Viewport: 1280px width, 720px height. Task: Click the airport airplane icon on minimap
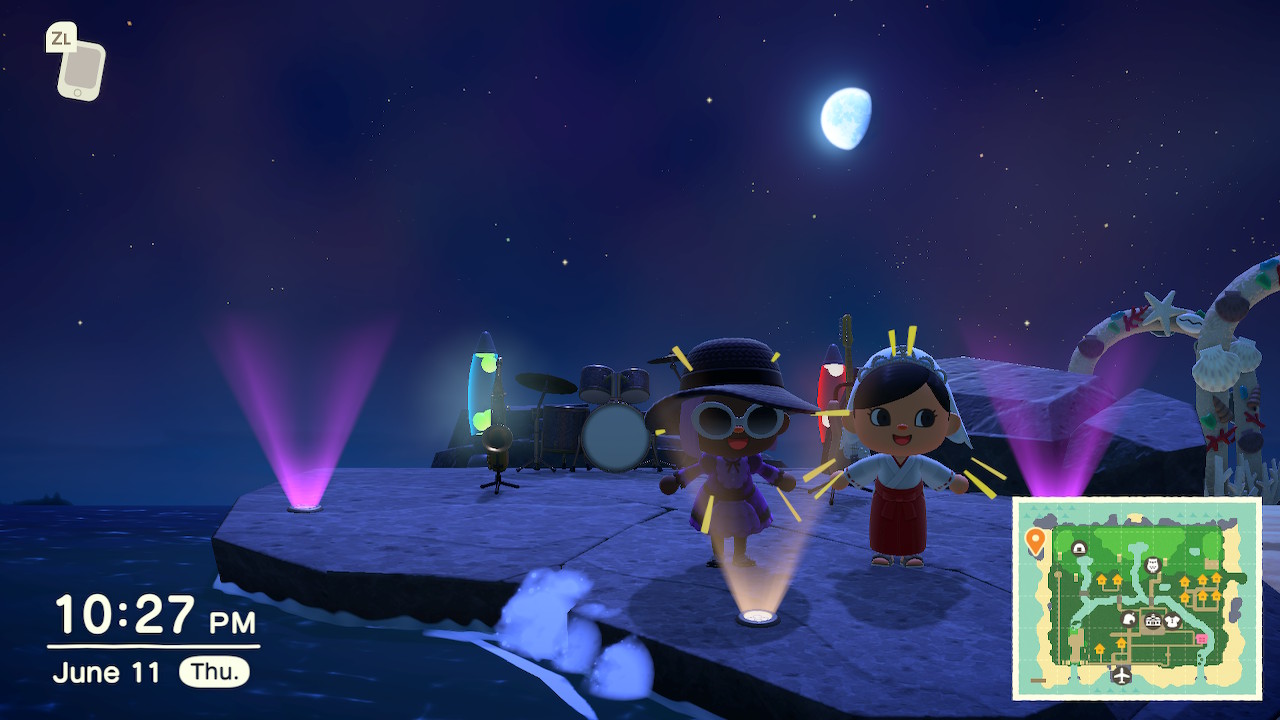(x=1122, y=675)
